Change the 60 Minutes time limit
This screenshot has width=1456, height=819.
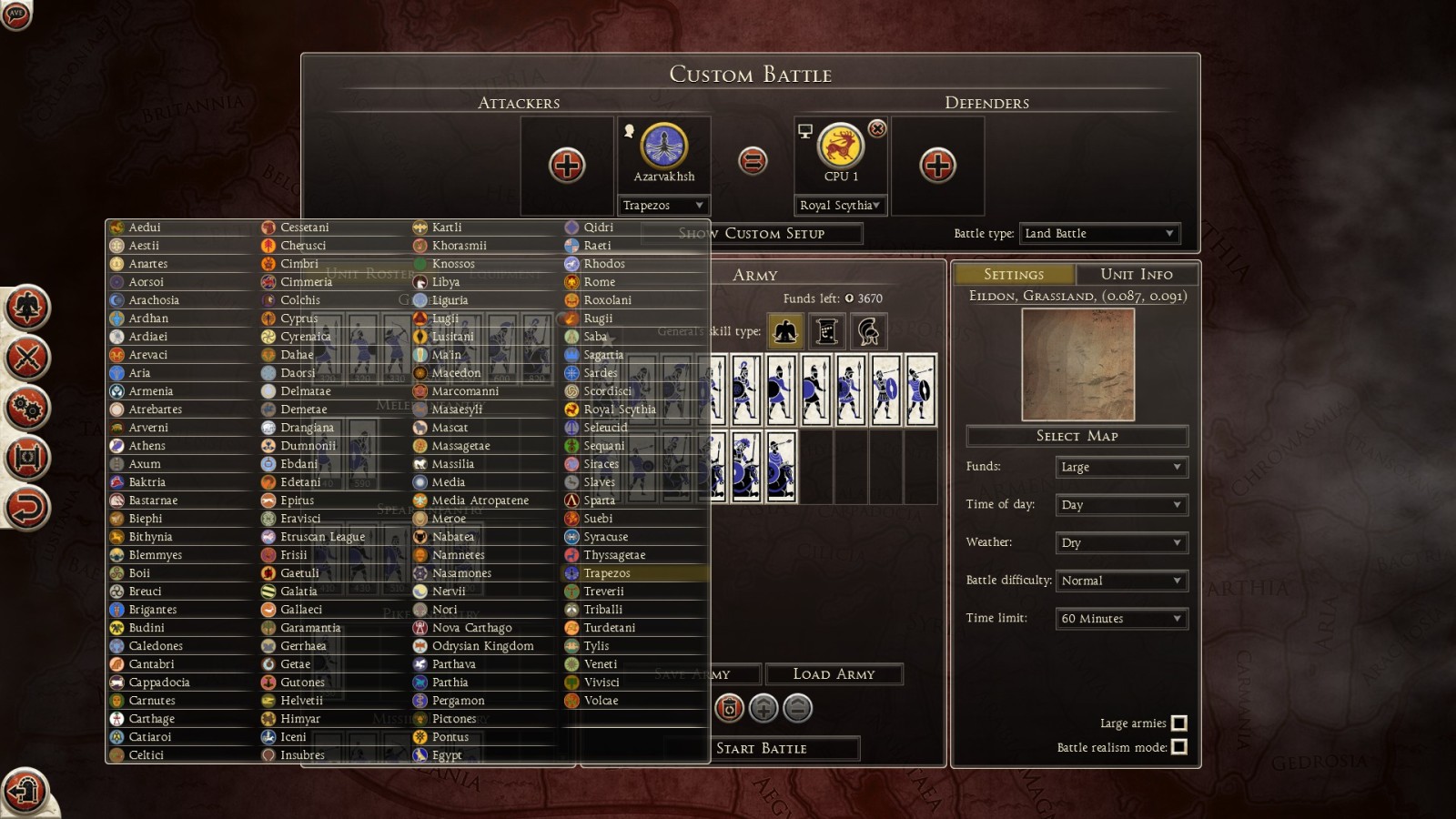tap(1121, 619)
